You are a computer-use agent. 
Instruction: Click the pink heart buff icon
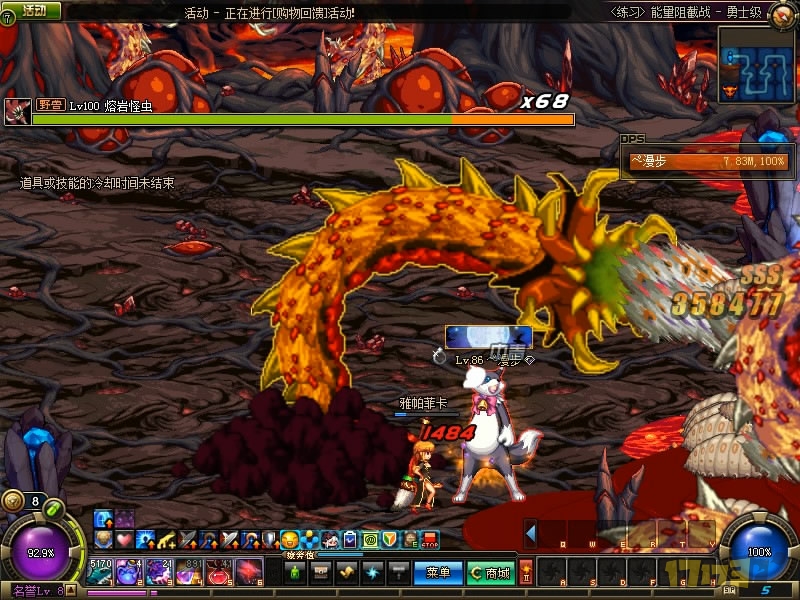tap(123, 540)
